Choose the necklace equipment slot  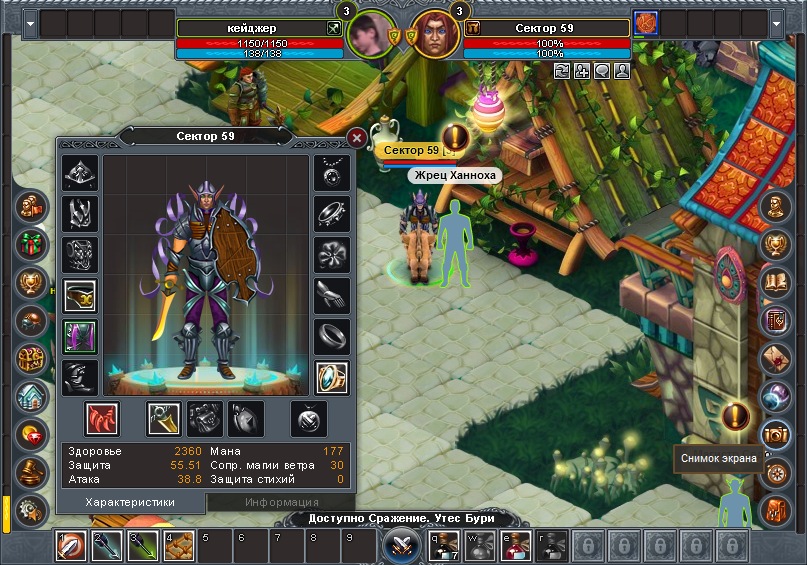[x=332, y=172]
